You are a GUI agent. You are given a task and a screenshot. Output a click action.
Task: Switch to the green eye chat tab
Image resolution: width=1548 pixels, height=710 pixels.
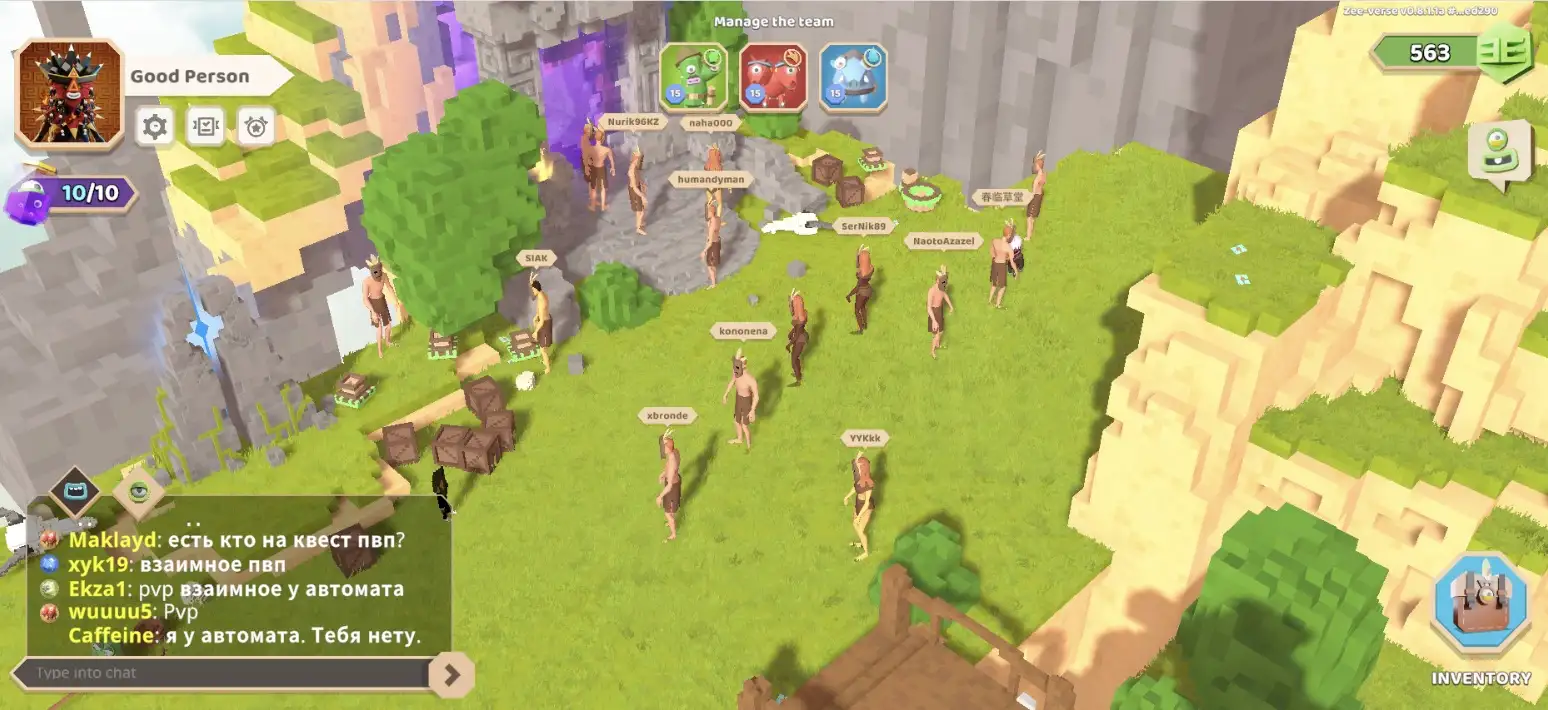pos(138,491)
